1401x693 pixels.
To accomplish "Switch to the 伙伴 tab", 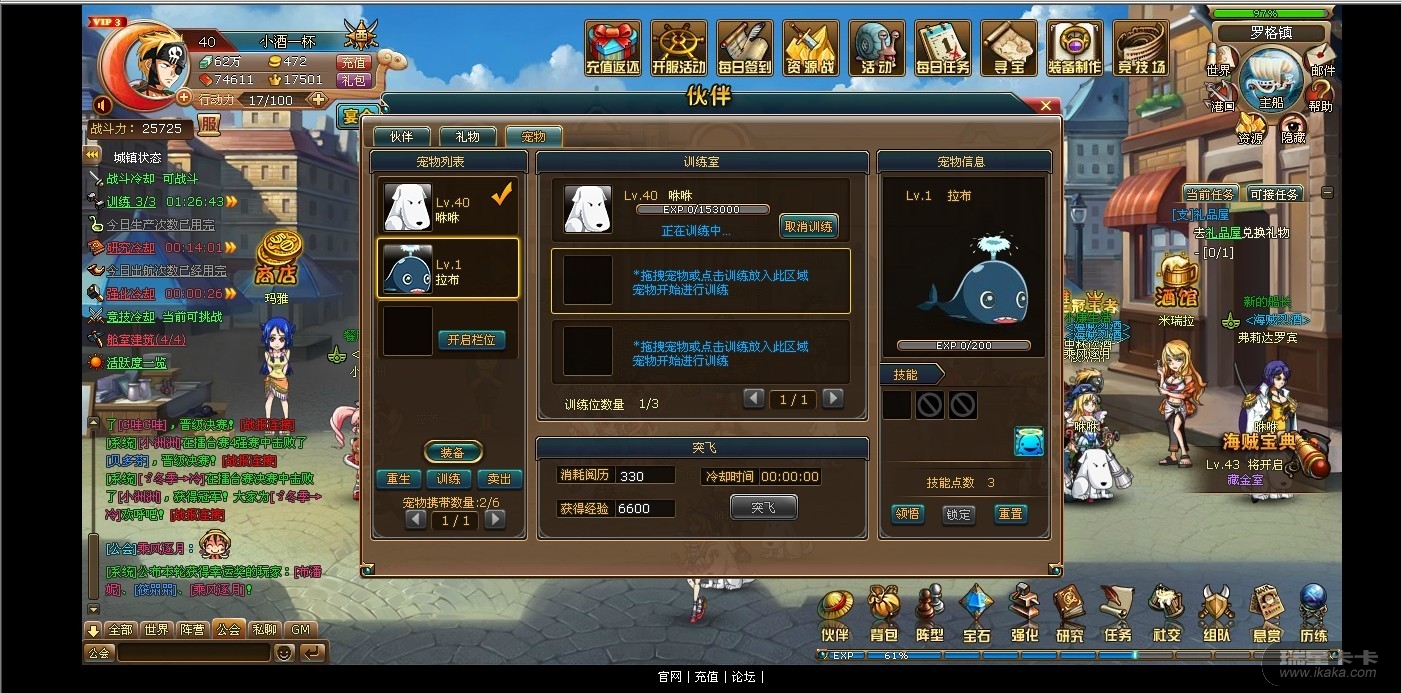I will click(402, 137).
